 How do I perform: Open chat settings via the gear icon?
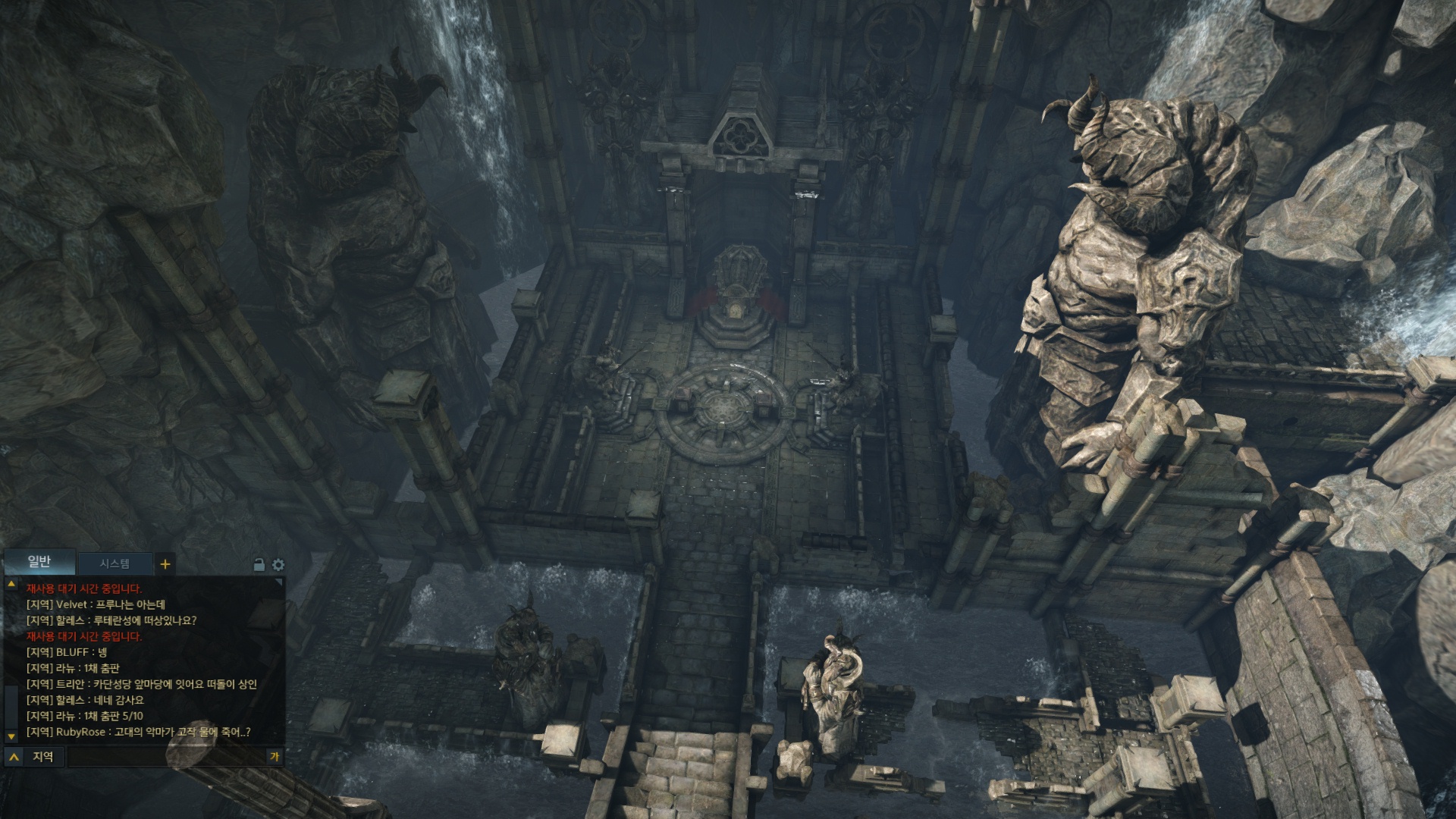pos(278,565)
